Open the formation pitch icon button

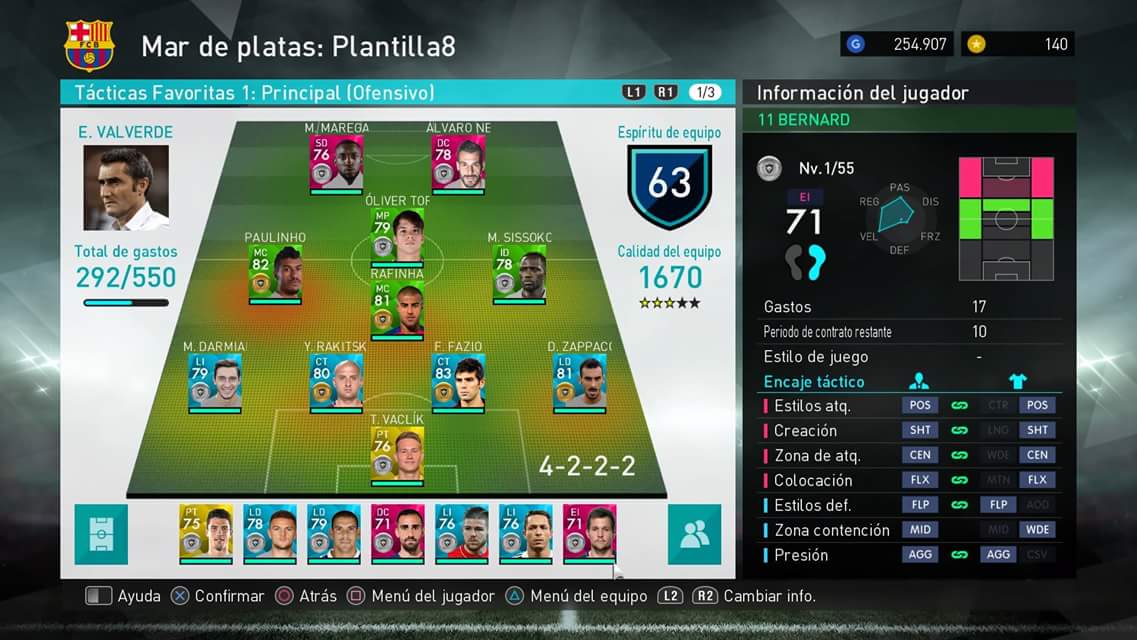click(101, 534)
